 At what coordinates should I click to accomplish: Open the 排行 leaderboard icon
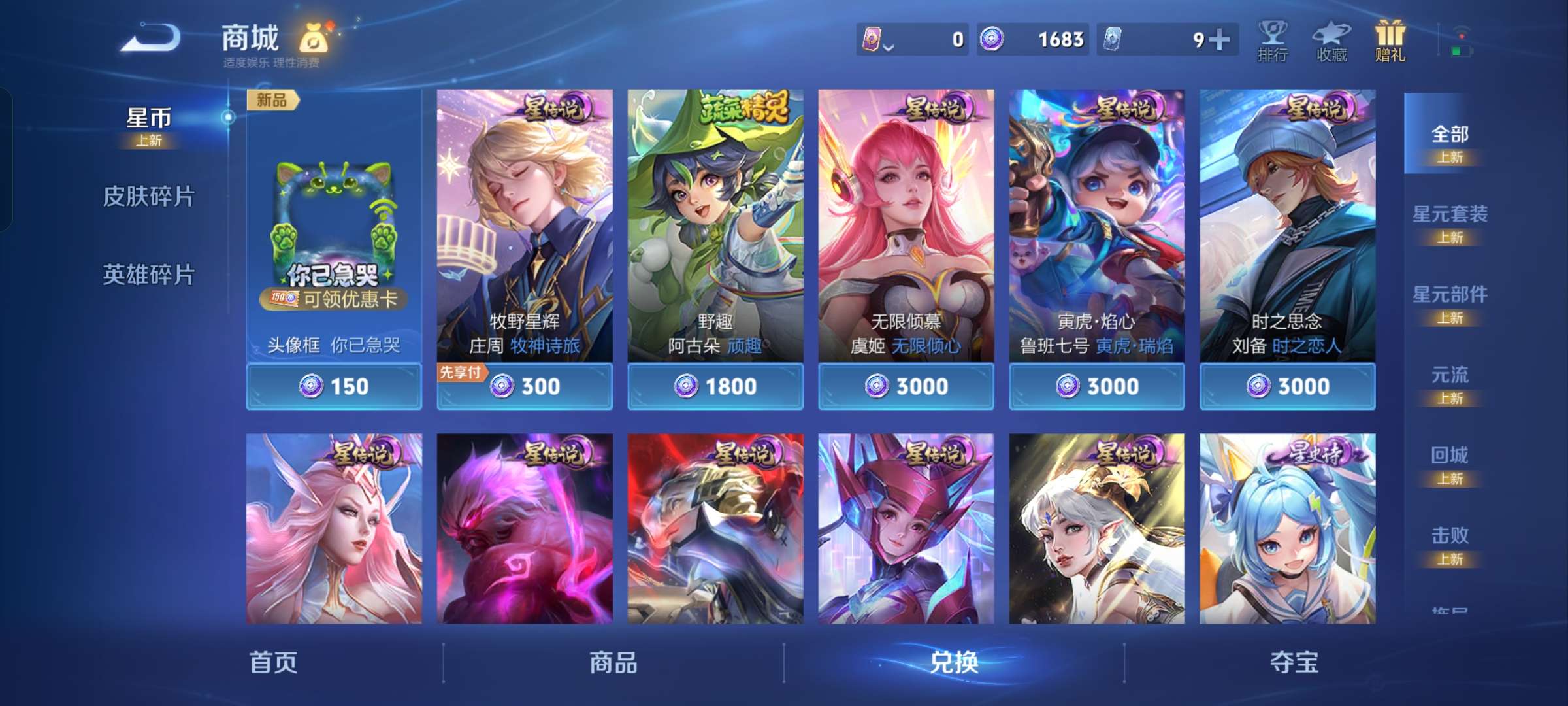pyautogui.click(x=1270, y=41)
